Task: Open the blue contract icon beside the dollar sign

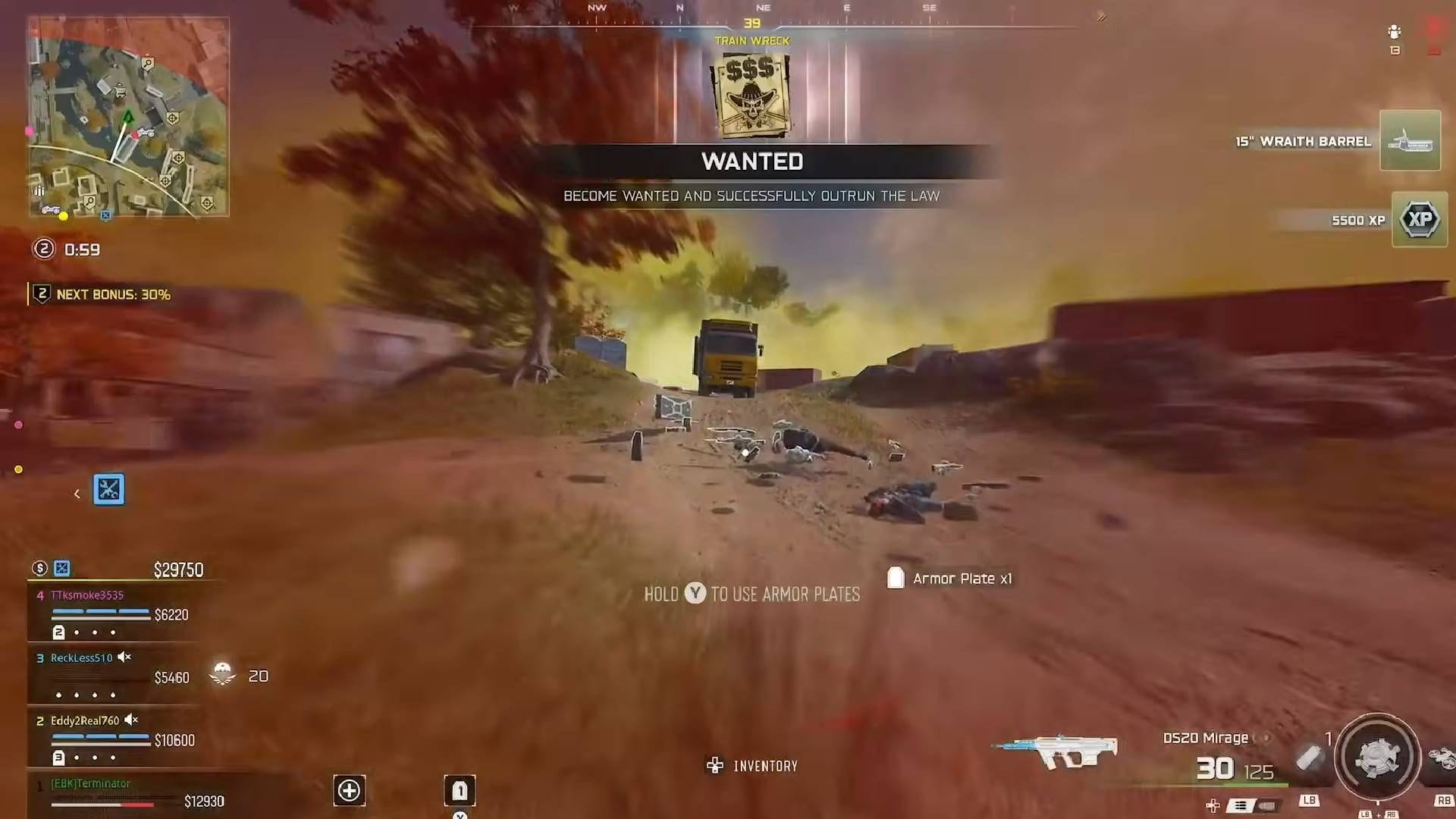Action: point(61,568)
